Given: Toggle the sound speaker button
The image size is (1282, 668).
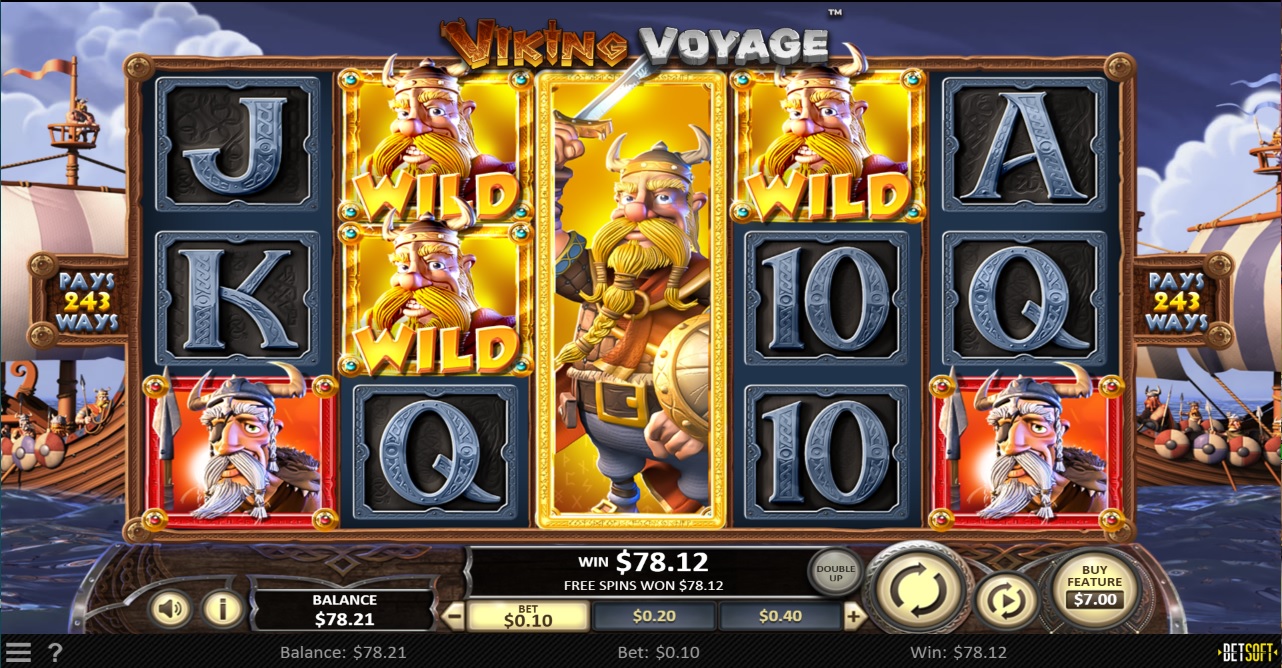Looking at the screenshot, I should 169,607.
